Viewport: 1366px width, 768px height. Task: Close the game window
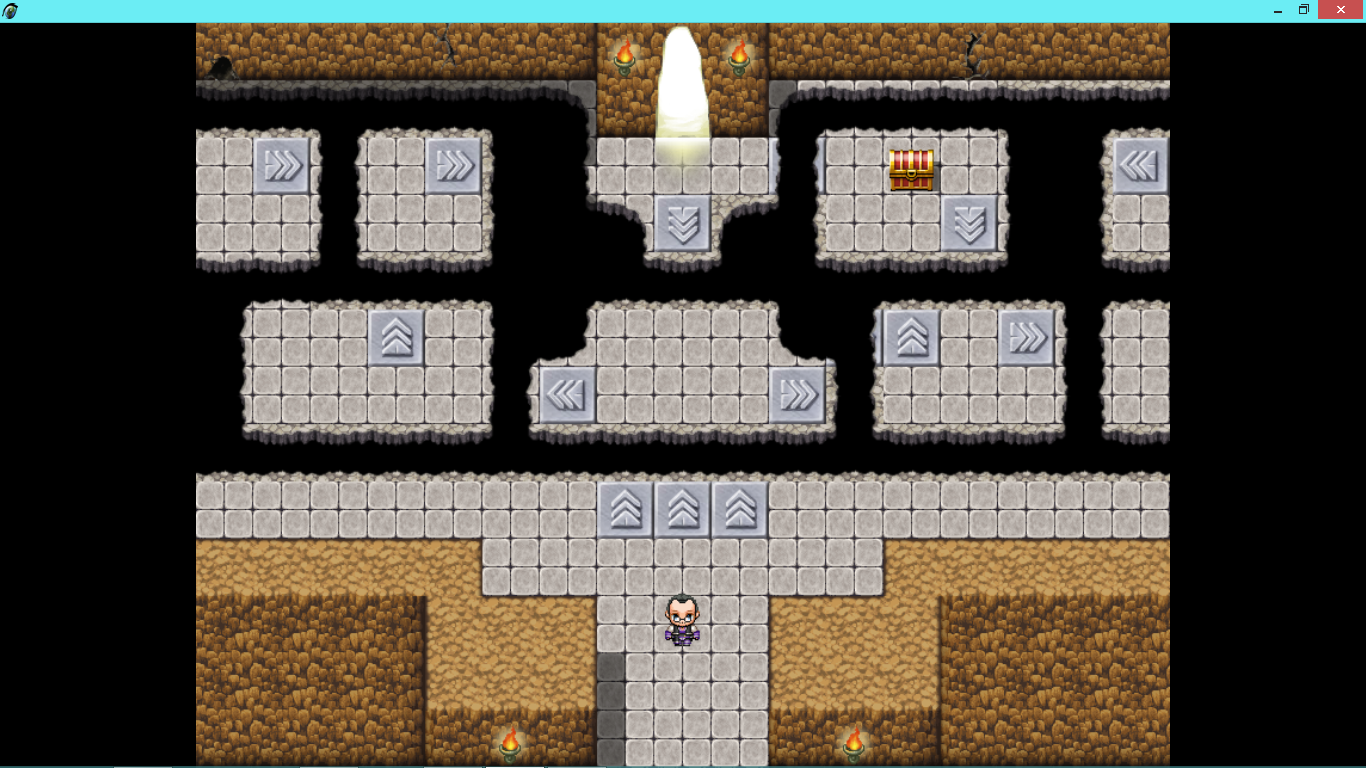coord(1341,10)
